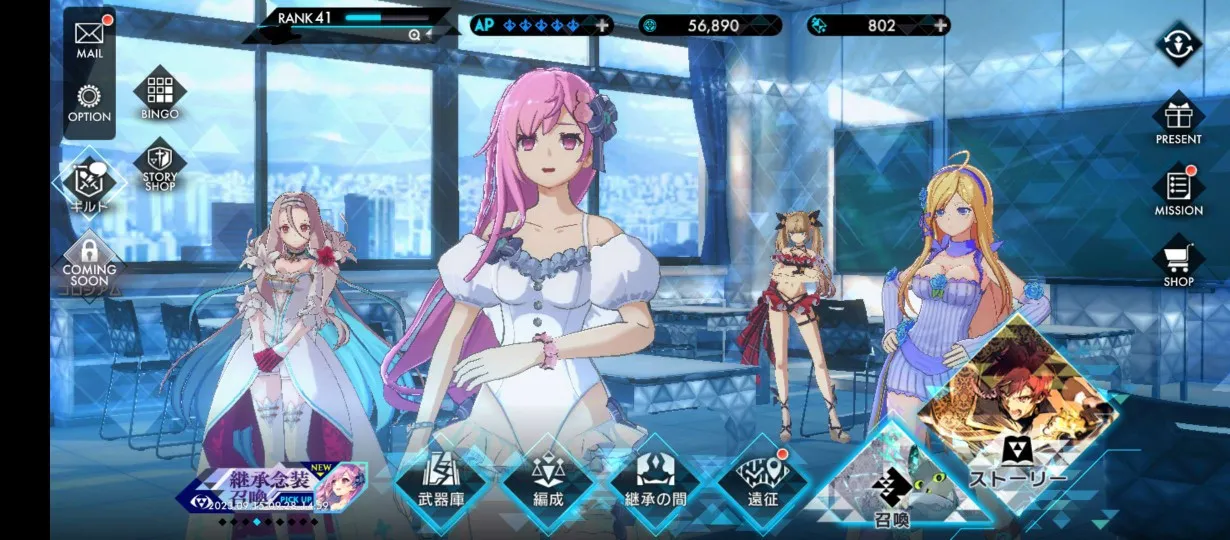
Task: Add premium currency via the 802 plus button
Action: (x=939, y=25)
